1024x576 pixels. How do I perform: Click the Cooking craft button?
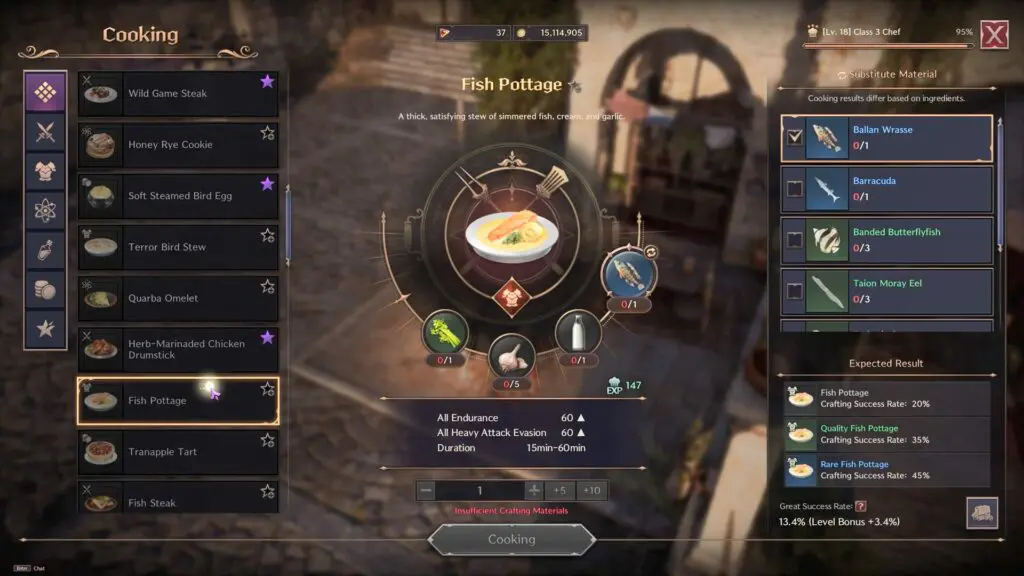pos(511,539)
